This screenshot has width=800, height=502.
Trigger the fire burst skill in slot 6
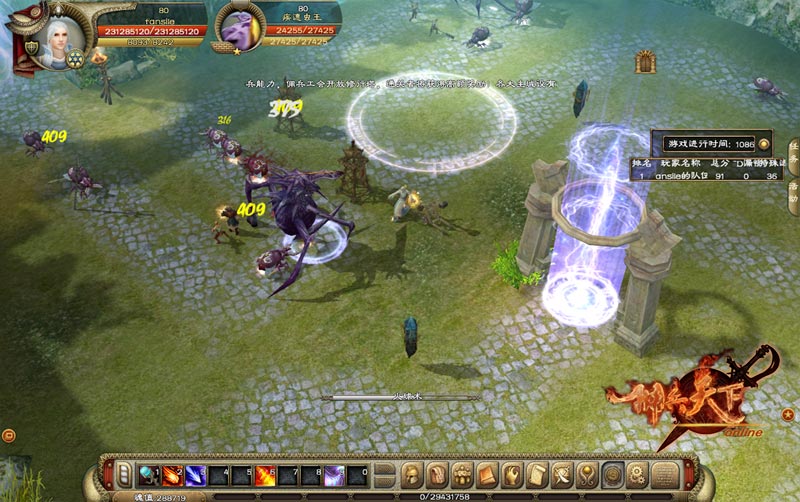[266, 473]
